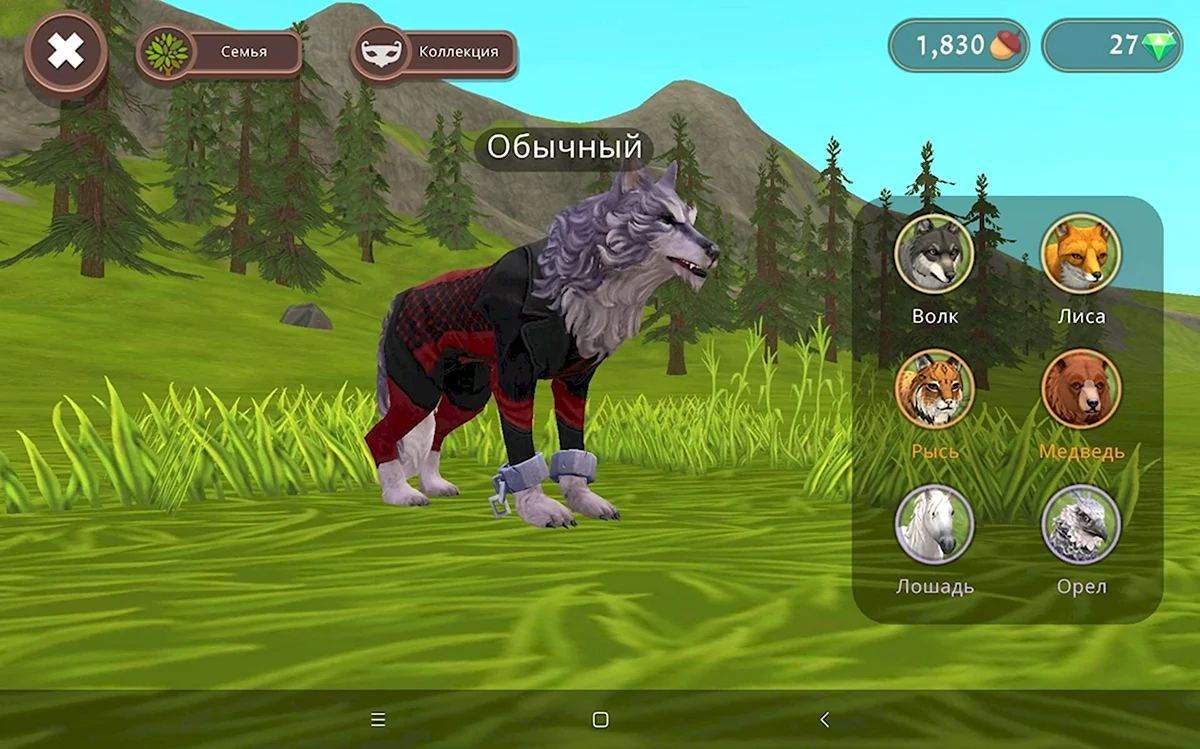Open the Семья family menu
Viewport: 1200px width, 749px height.
click(220, 51)
